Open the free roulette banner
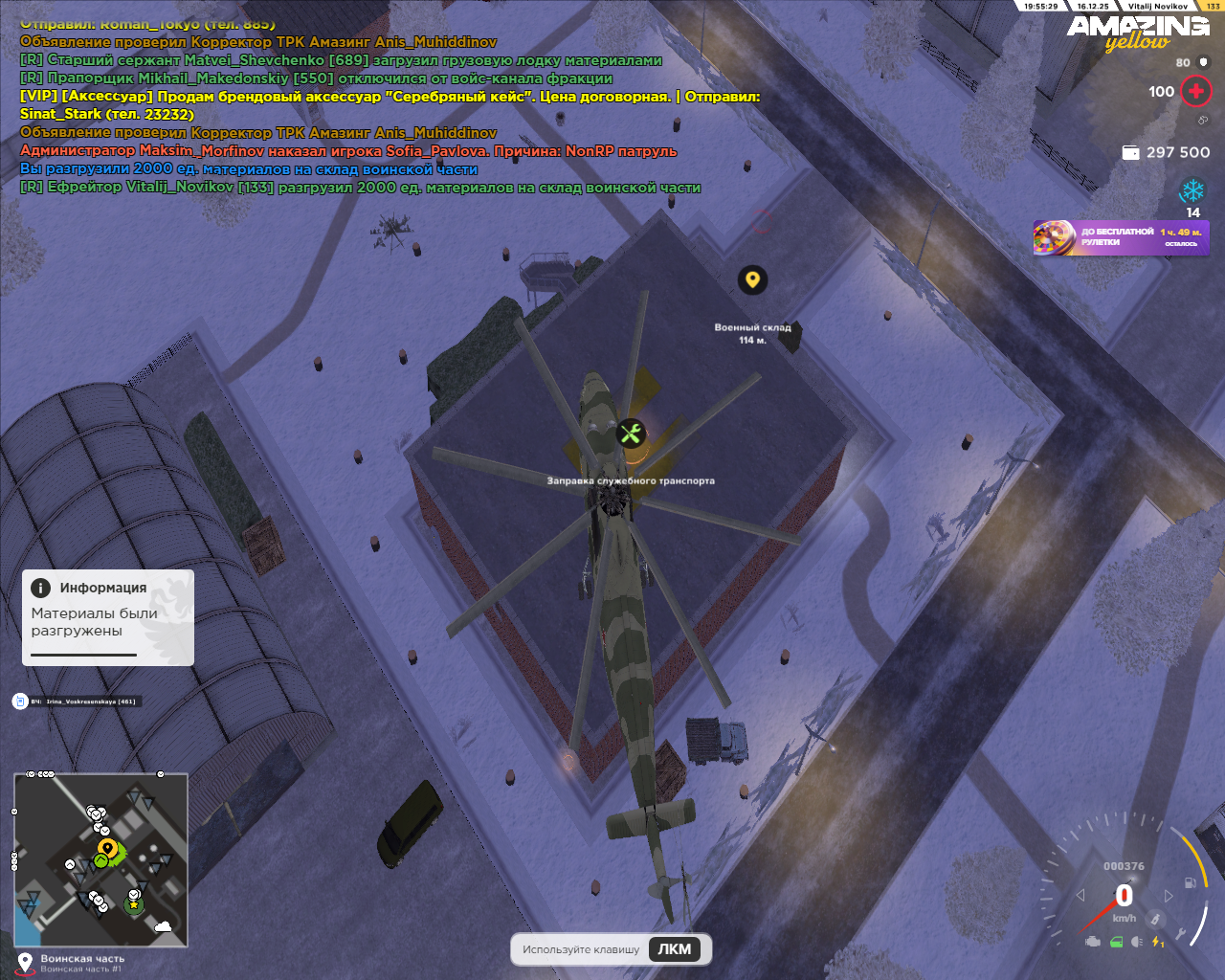The width and height of the screenshot is (1225, 980). (1121, 237)
